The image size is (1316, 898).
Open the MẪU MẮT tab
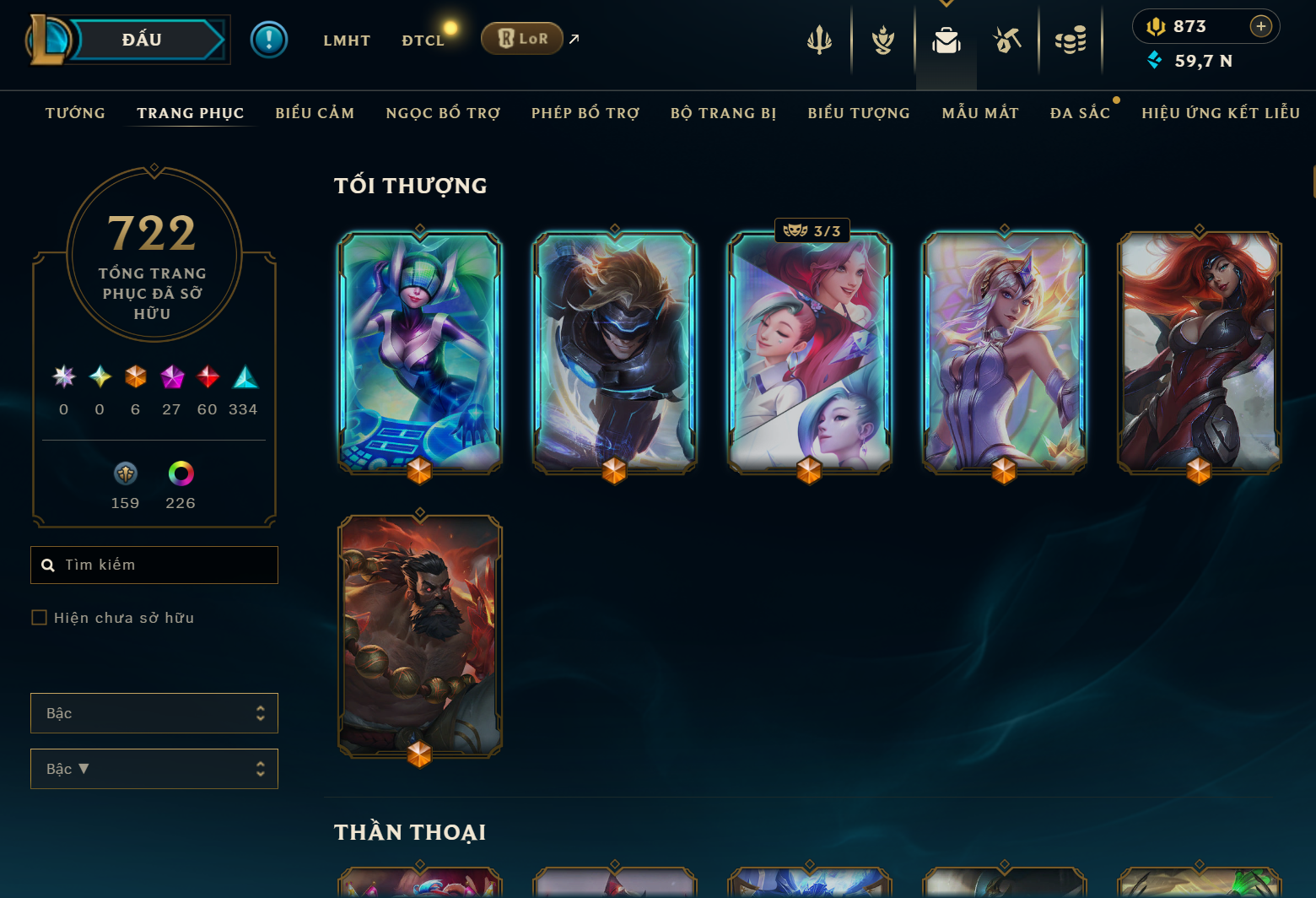980,112
